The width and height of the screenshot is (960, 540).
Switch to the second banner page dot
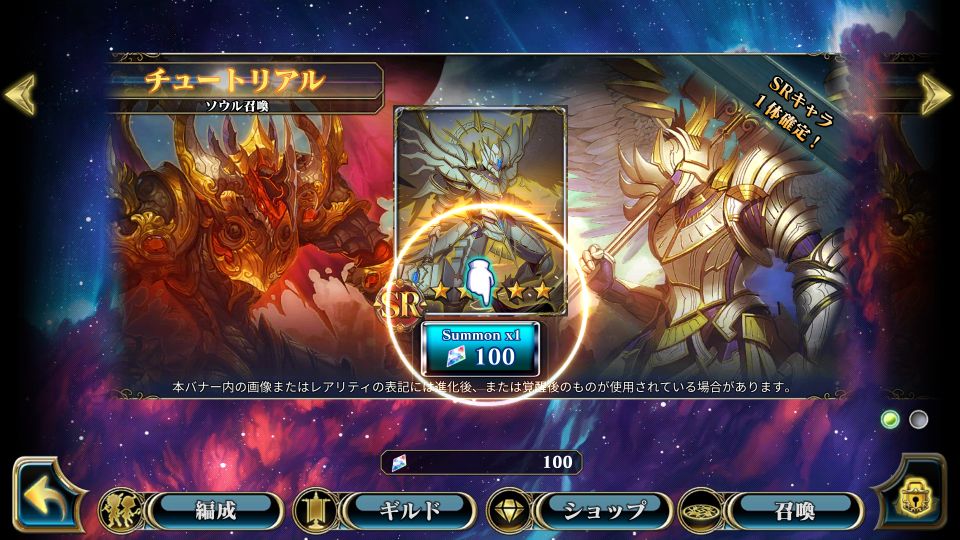918,419
